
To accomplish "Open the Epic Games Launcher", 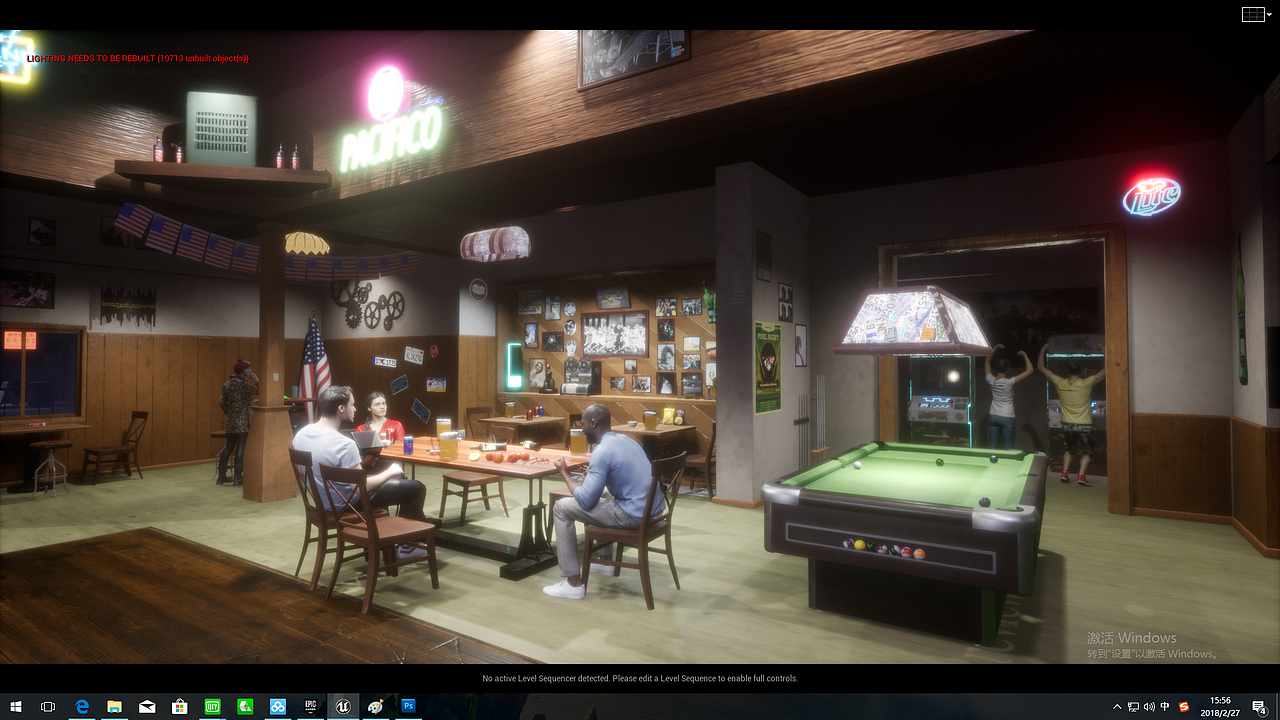I will [x=310, y=706].
